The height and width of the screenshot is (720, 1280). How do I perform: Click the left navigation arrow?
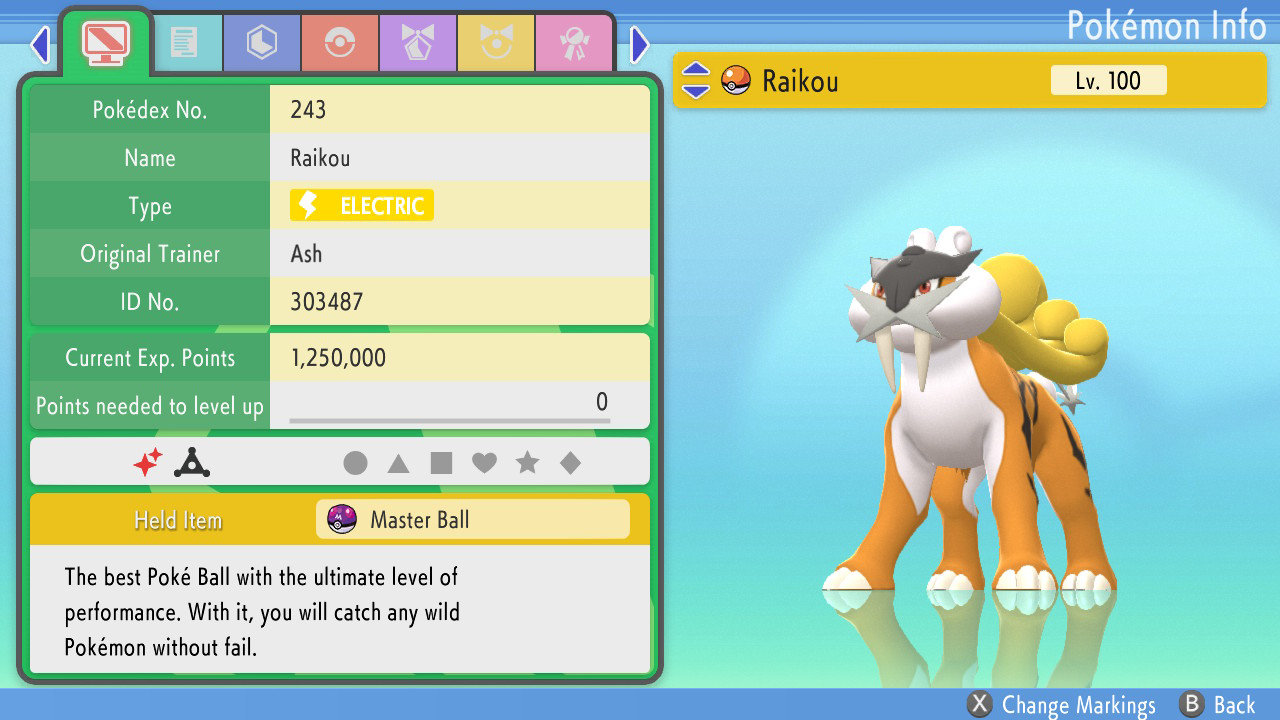(x=40, y=44)
